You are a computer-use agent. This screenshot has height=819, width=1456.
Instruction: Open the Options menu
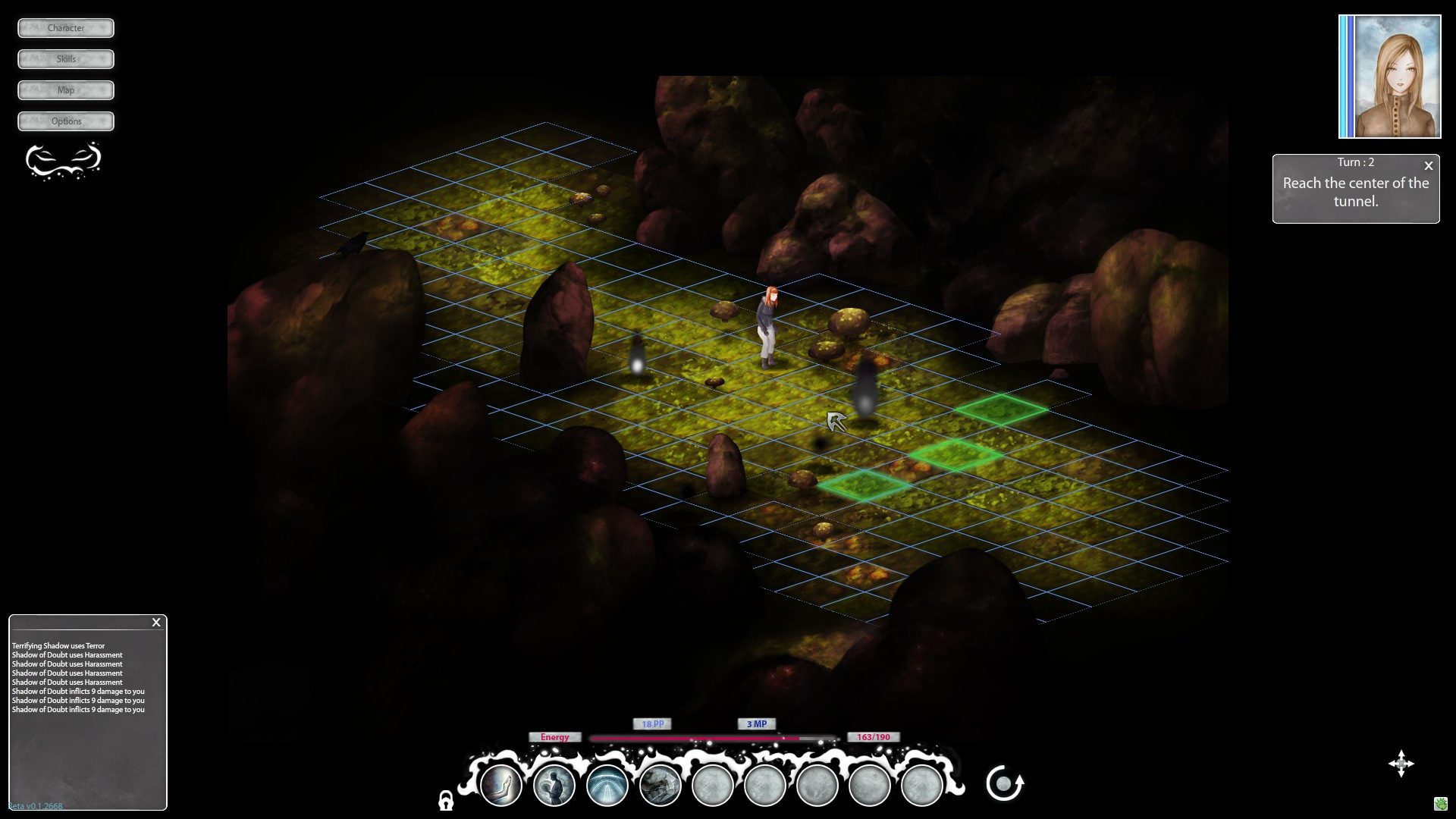(x=66, y=121)
